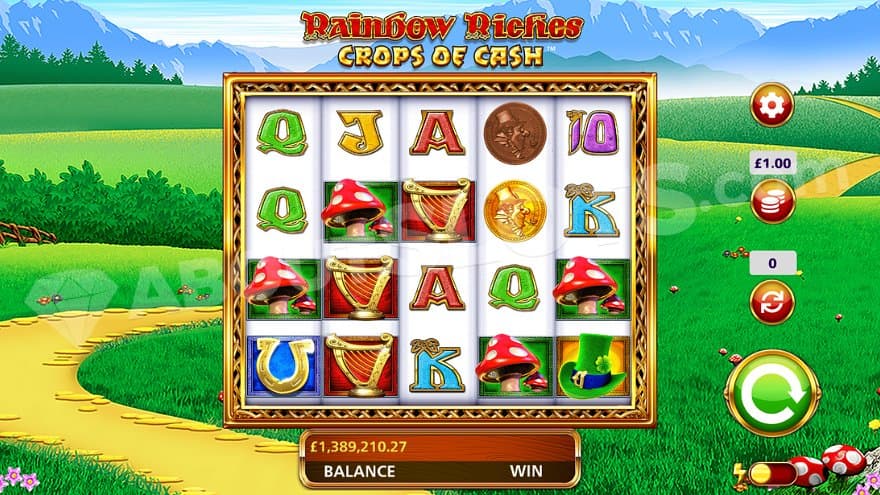
Task: Open autoplay with the red arrows button
Action: 772,301
